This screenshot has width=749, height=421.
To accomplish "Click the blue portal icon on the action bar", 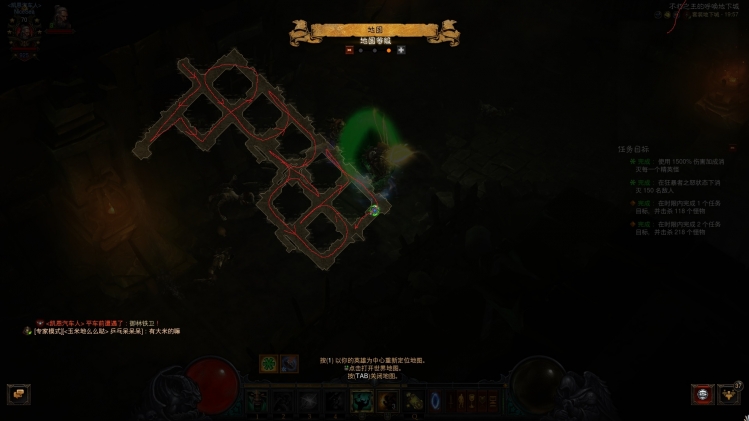I will coord(437,401).
